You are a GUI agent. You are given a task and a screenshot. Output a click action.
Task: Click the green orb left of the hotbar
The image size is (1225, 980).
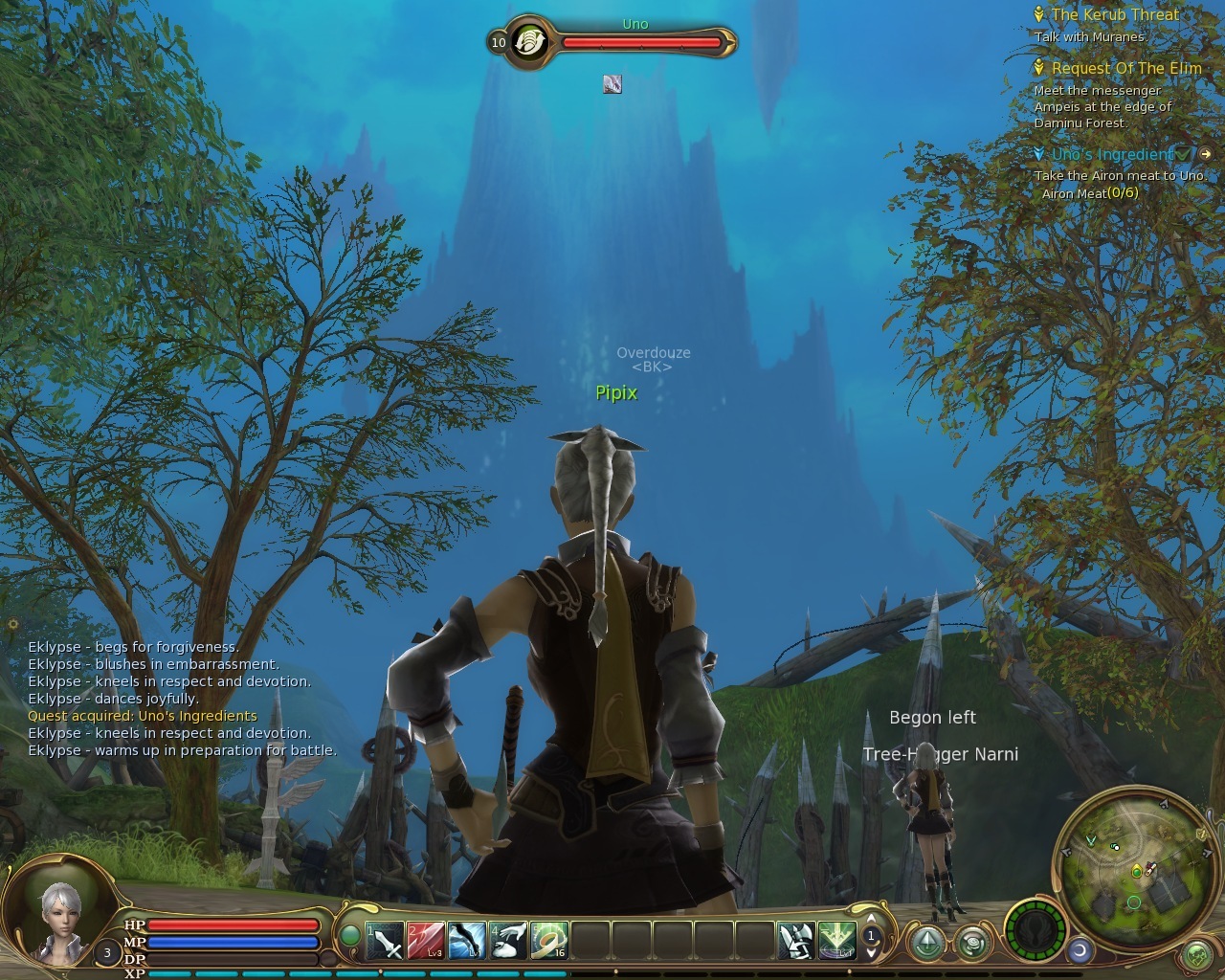(351, 935)
